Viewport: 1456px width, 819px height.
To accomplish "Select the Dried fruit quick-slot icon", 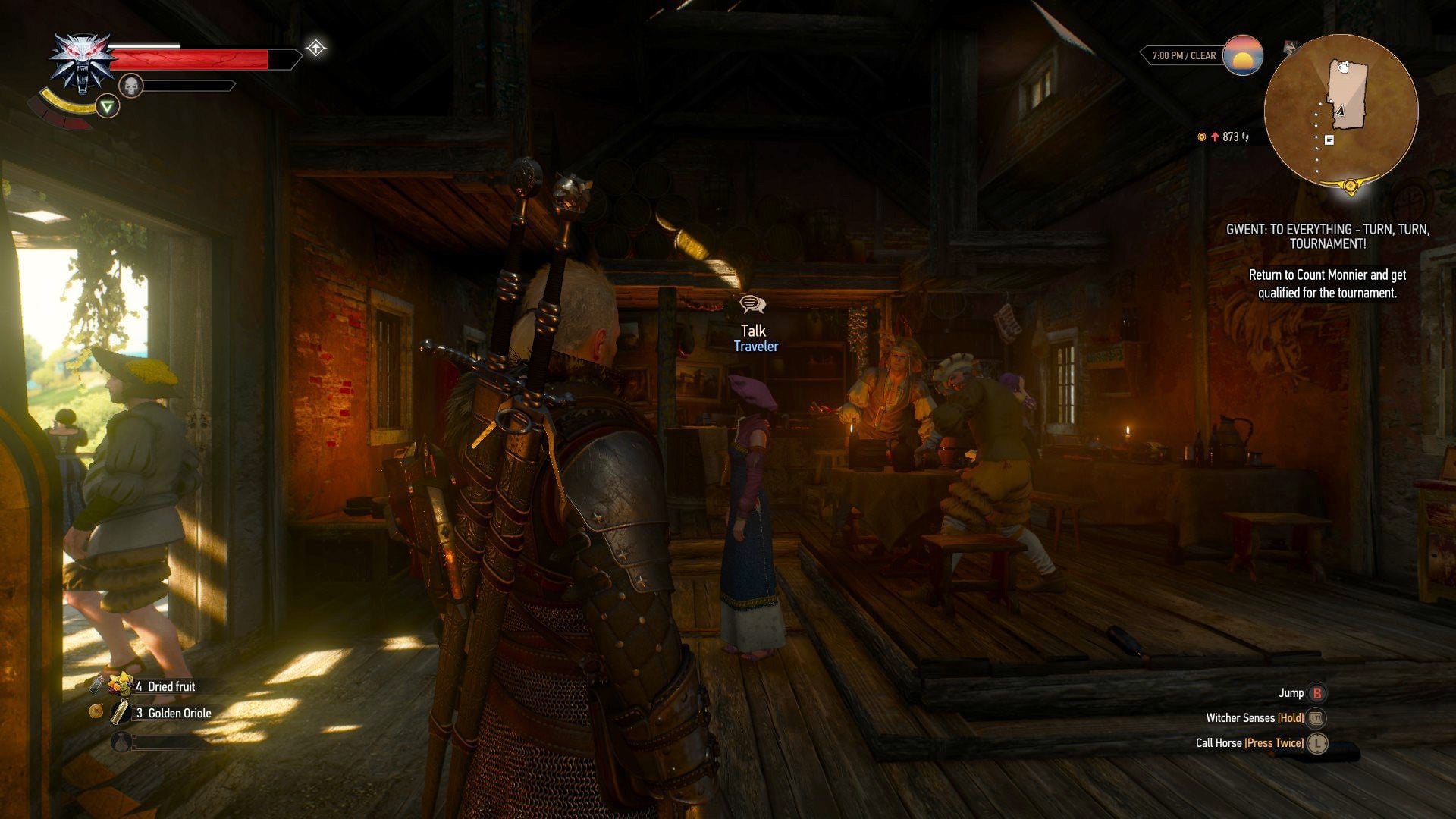I will tap(121, 686).
